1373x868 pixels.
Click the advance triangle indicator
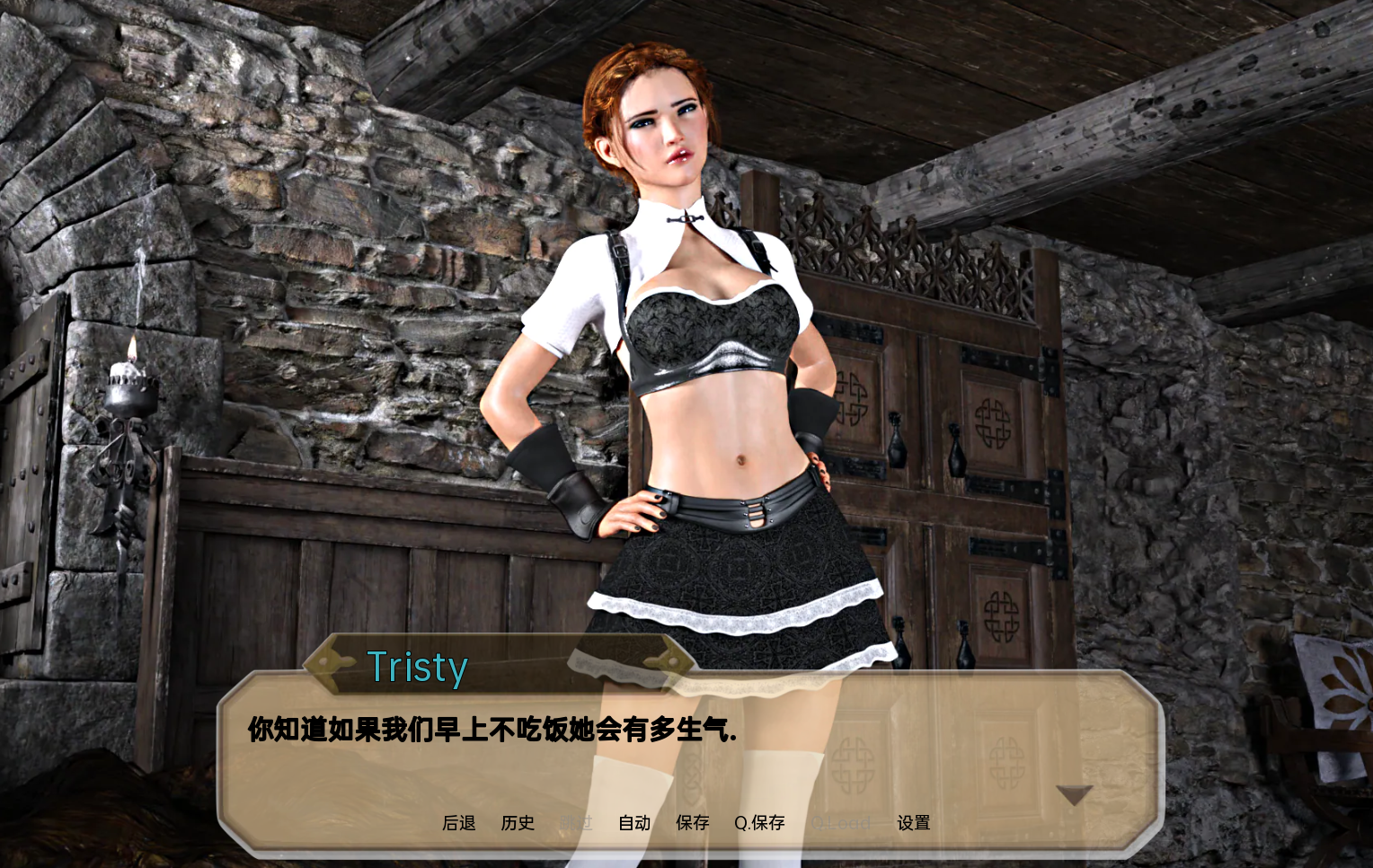pos(1073,796)
